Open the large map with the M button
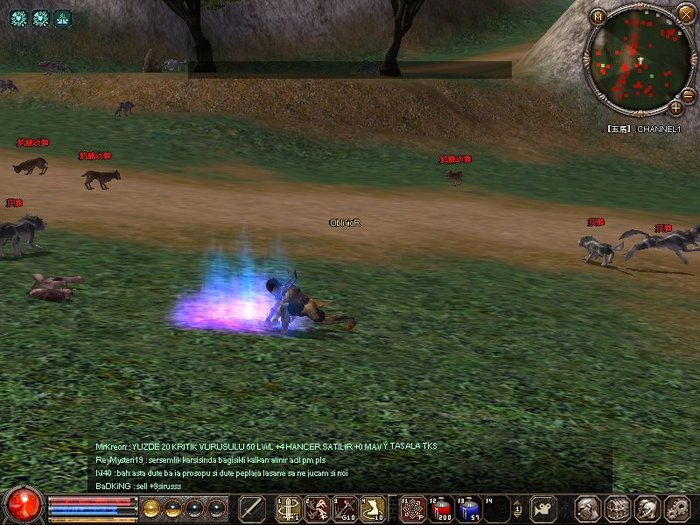Viewport: 700px width, 525px height. (x=598, y=16)
